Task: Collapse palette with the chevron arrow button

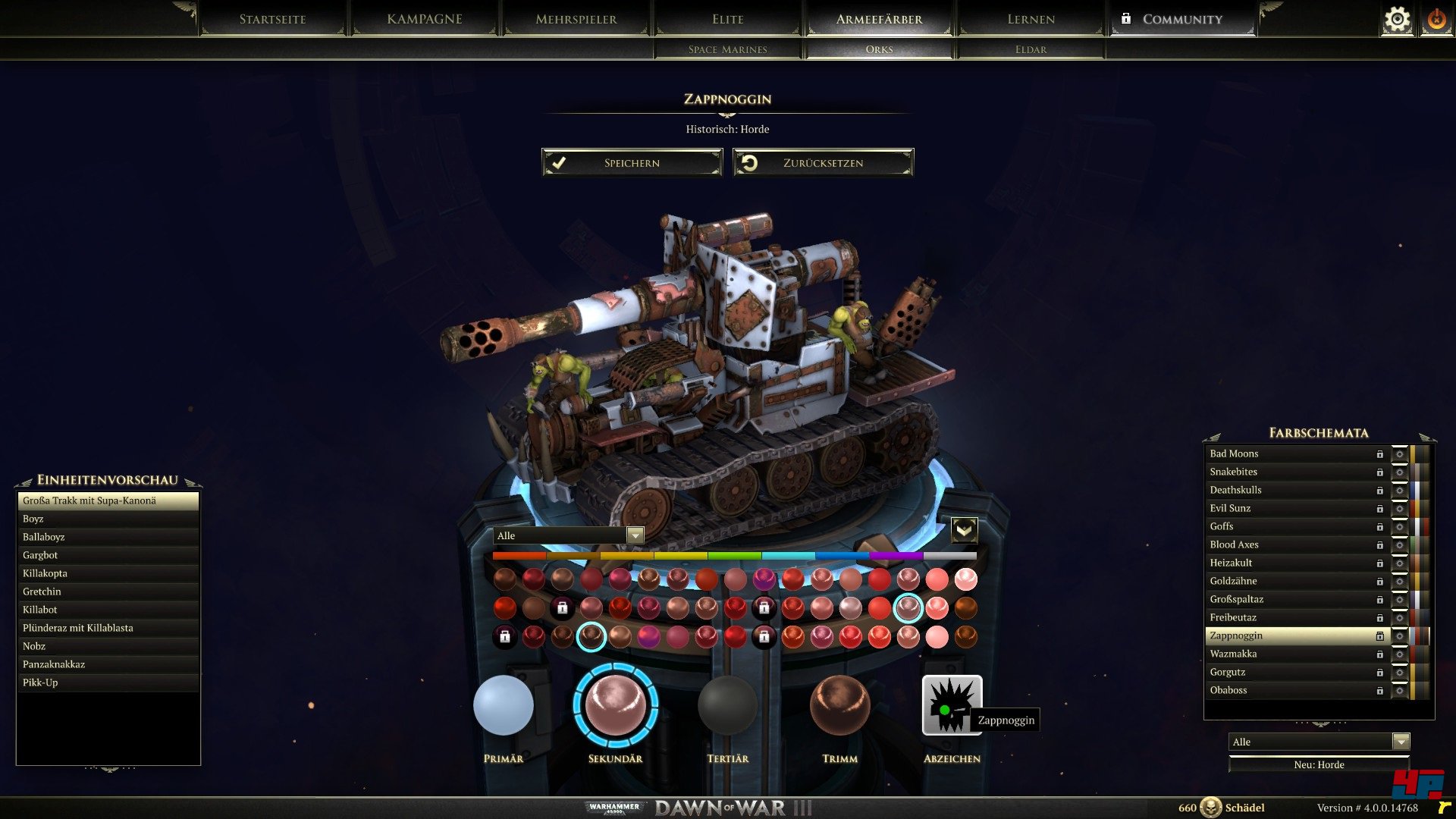Action: [964, 529]
